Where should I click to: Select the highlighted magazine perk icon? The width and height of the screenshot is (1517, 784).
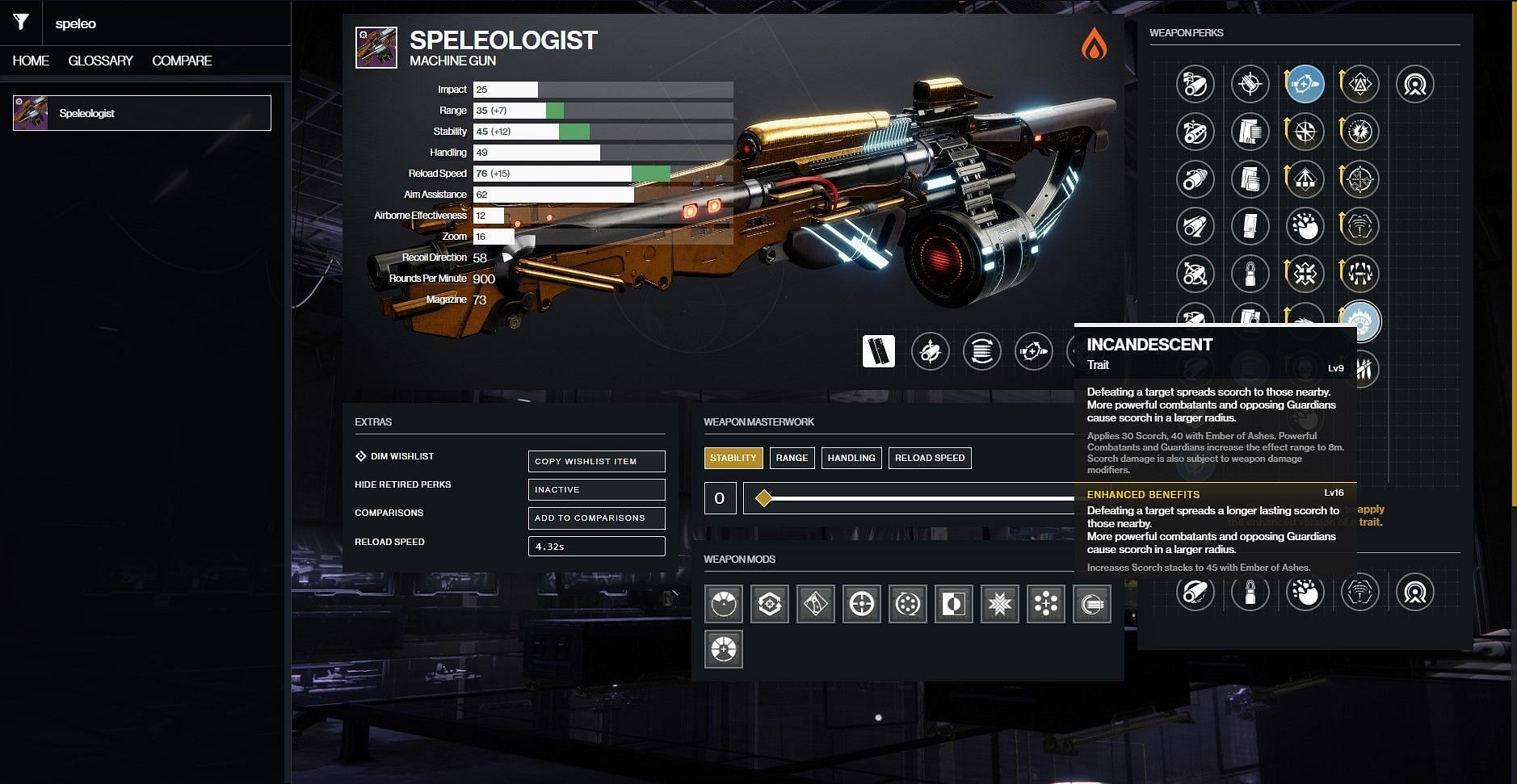(x=878, y=351)
